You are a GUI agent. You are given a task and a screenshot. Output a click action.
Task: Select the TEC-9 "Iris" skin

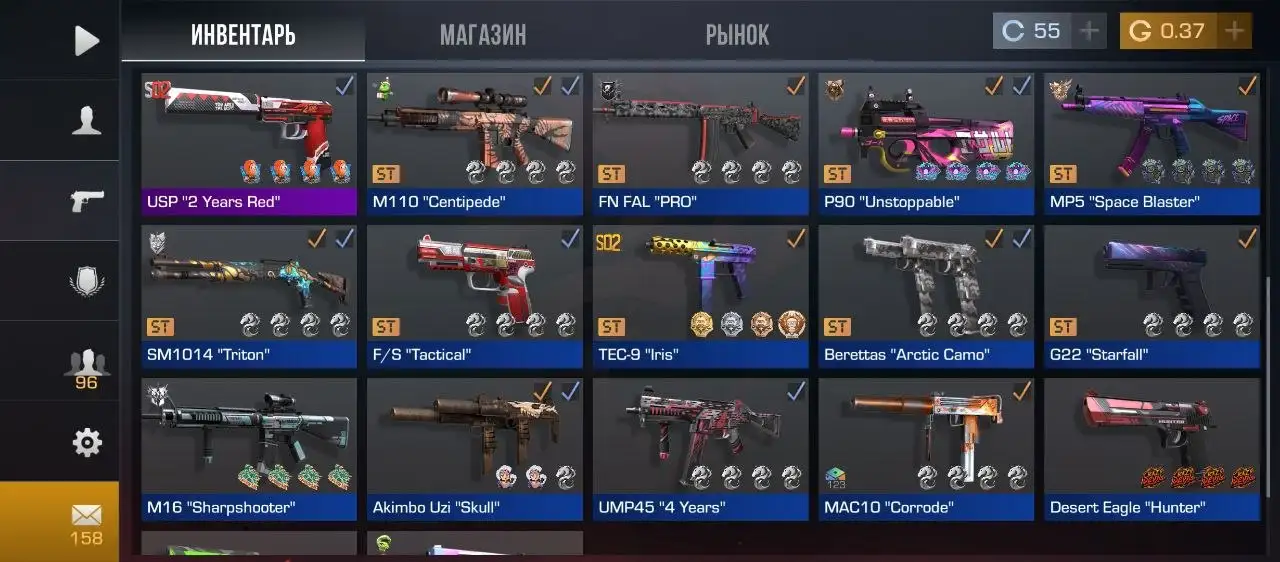[700, 296]
